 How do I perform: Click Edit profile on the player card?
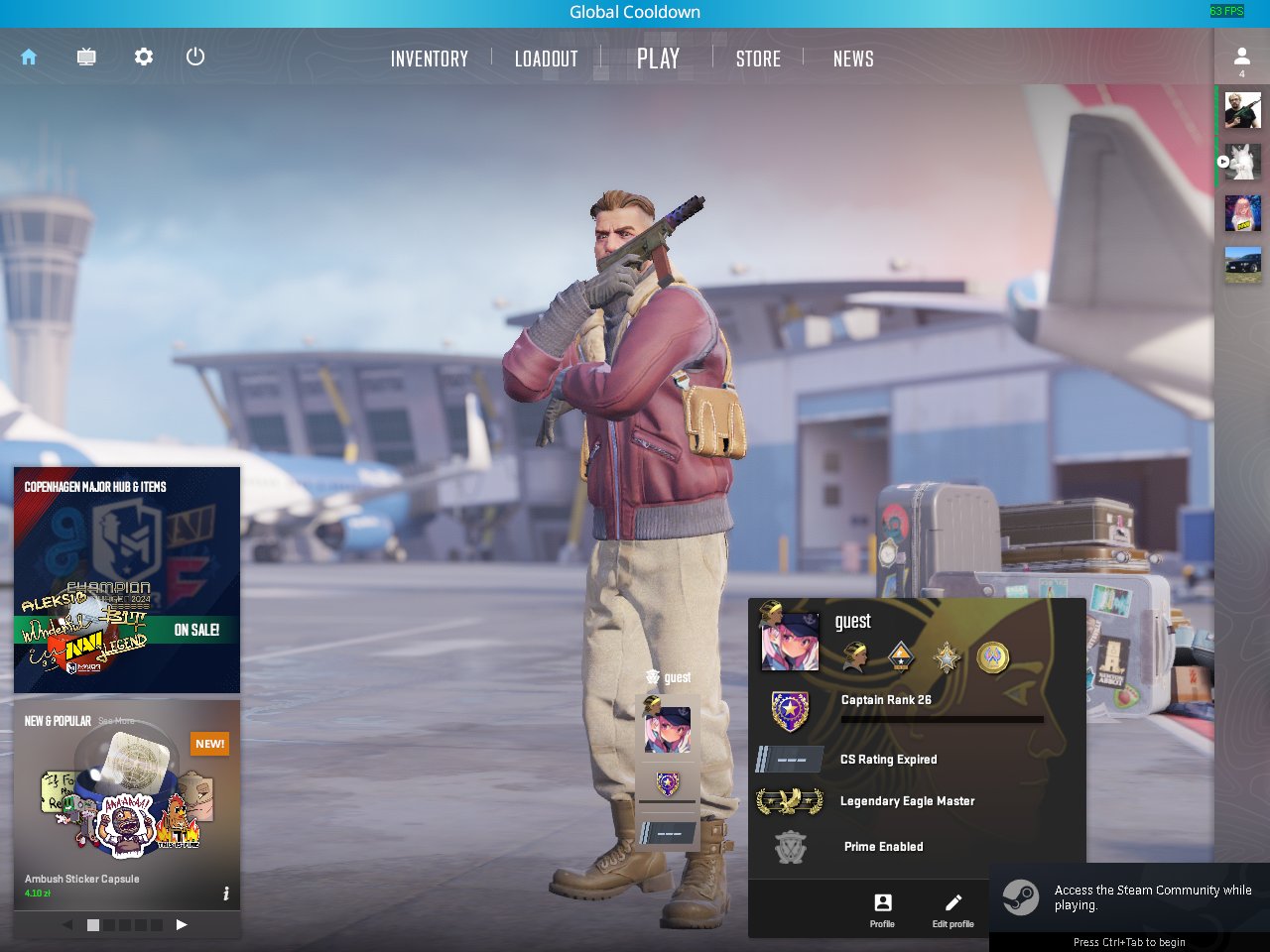[952, 909]
